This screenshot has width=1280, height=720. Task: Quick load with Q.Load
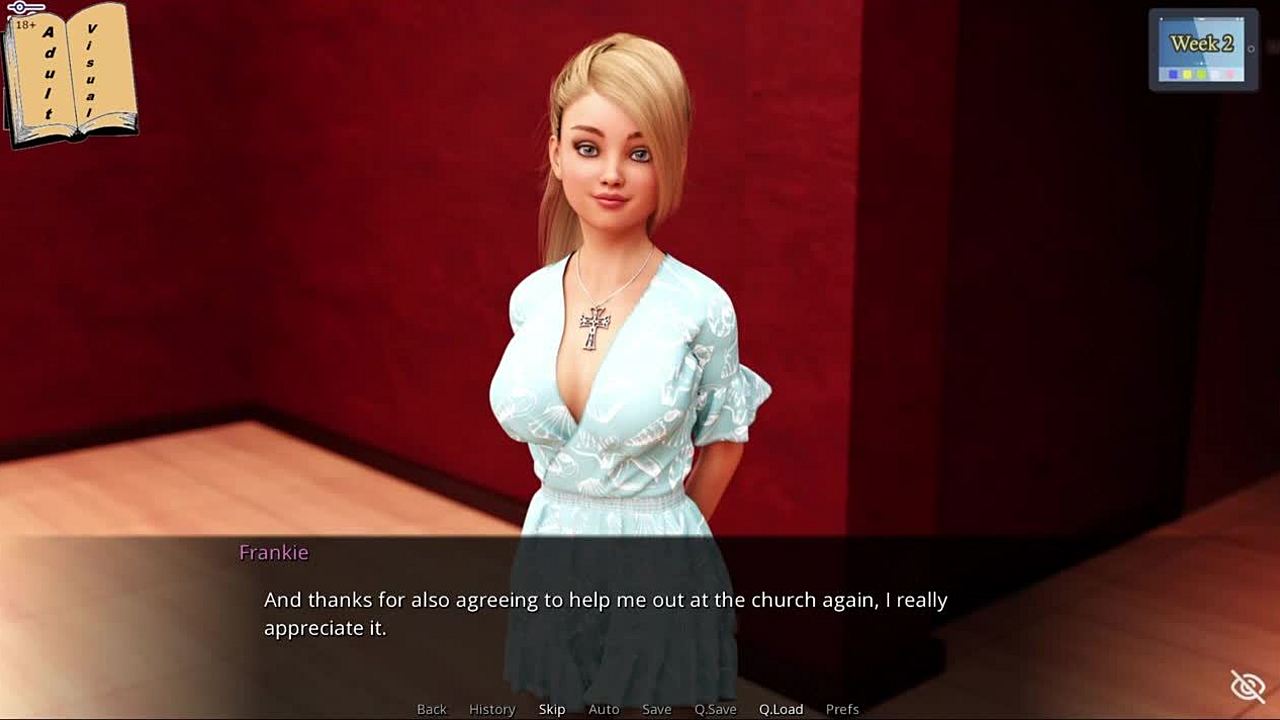click(x=780, y=709)
